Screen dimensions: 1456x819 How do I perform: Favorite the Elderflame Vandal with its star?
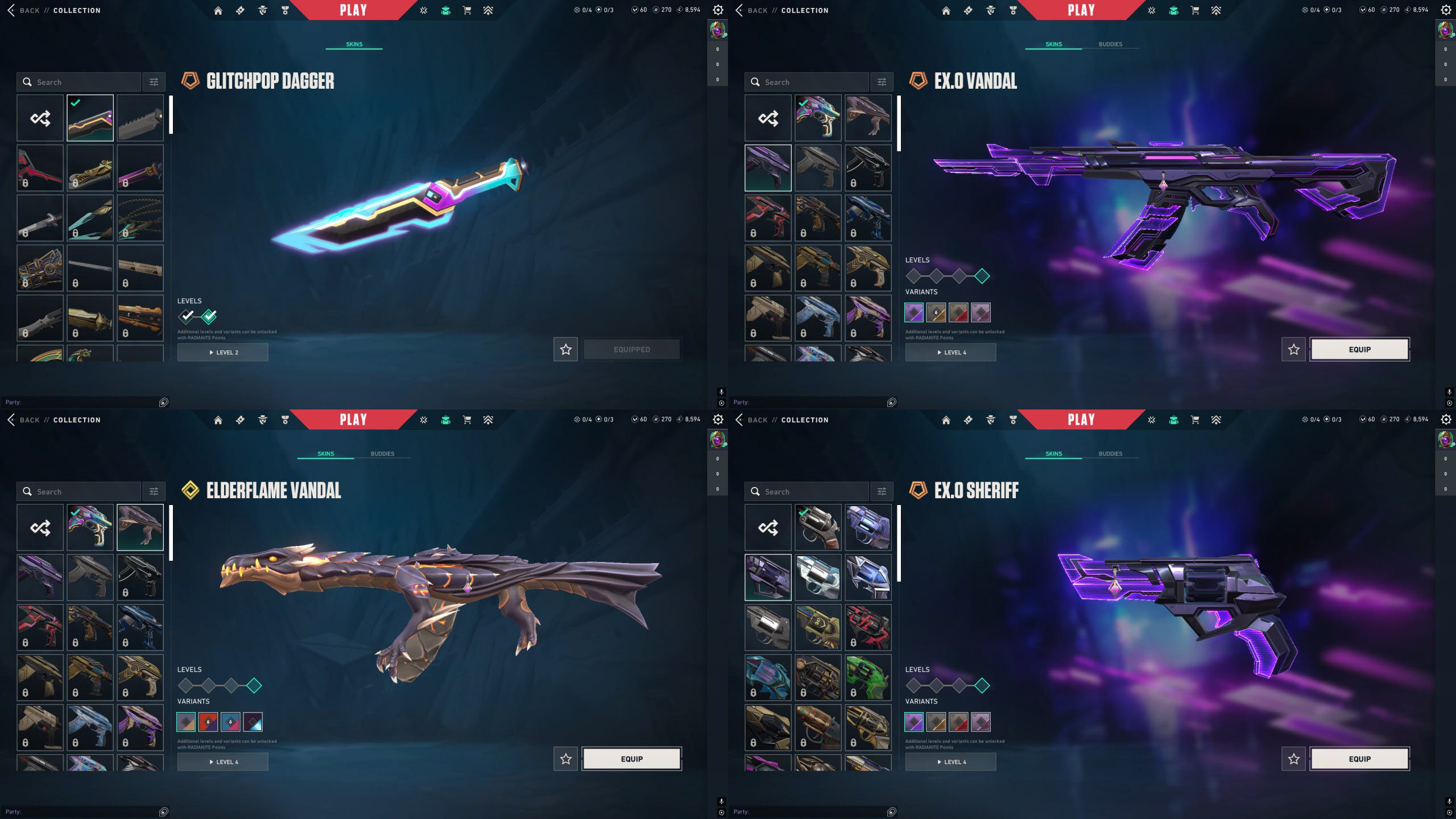pyautogui.click(x=565, y=759)
